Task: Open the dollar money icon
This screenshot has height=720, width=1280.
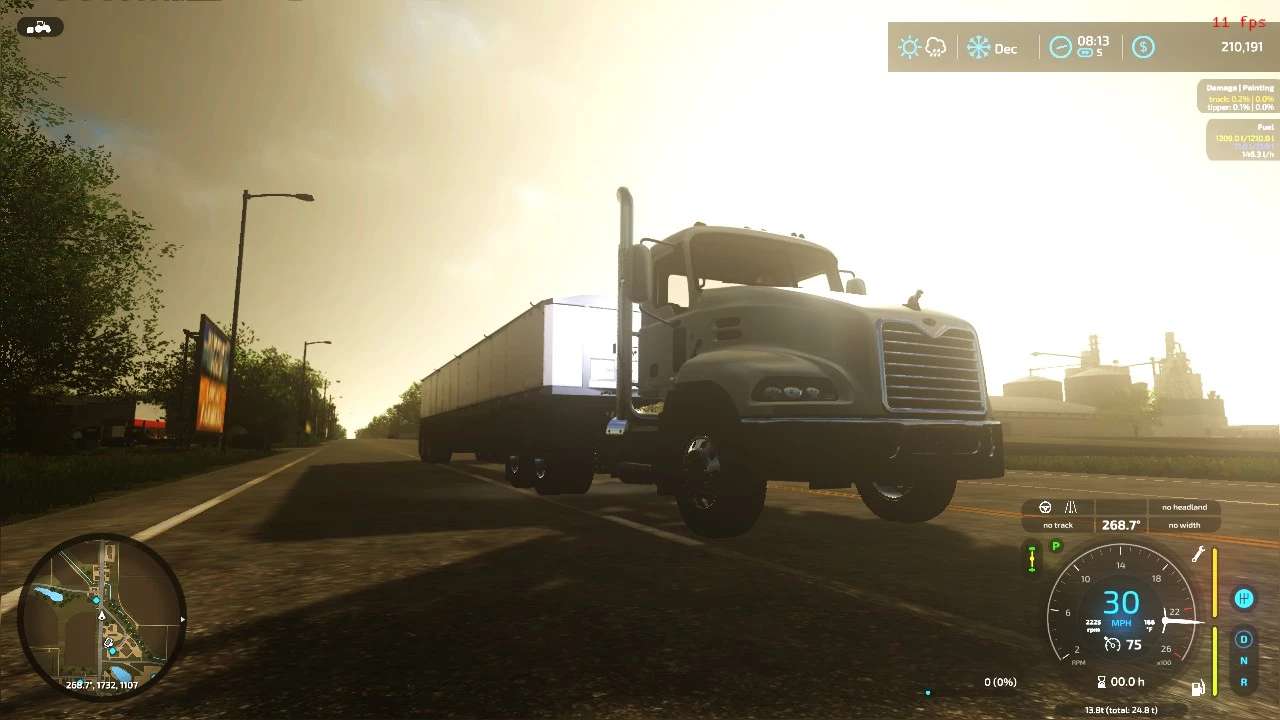Action: (x=1143, y=47)
